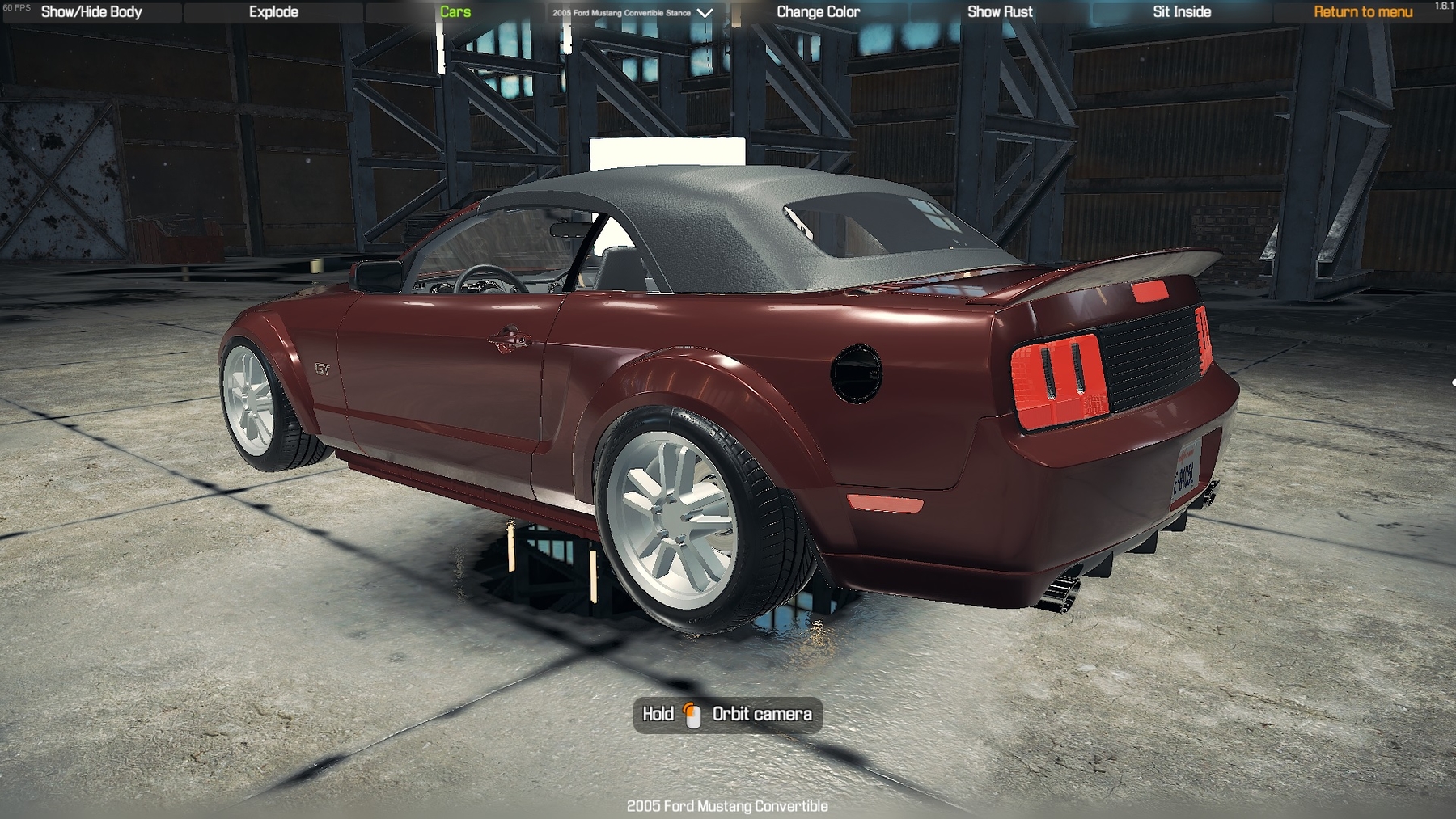Choose Sit Inside view
The image size is (1456, 819).
tap(1182, 12)
